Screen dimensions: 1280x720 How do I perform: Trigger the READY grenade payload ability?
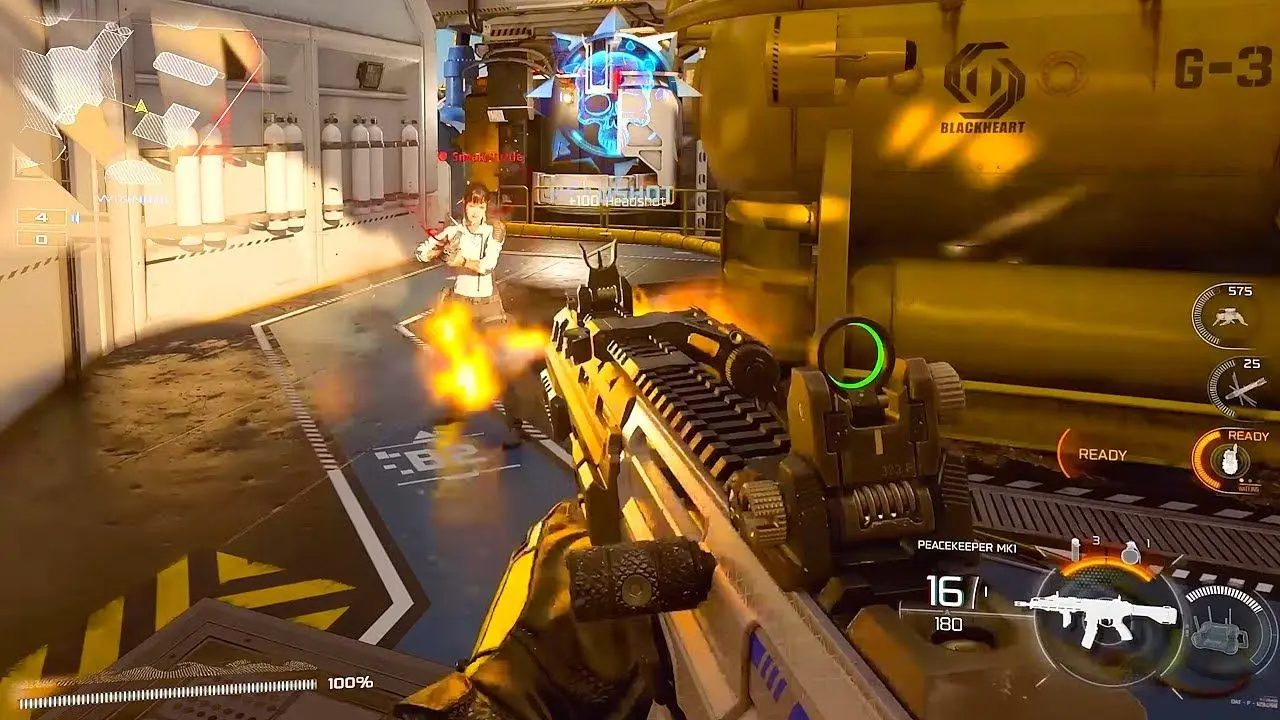coord(1226,461)
